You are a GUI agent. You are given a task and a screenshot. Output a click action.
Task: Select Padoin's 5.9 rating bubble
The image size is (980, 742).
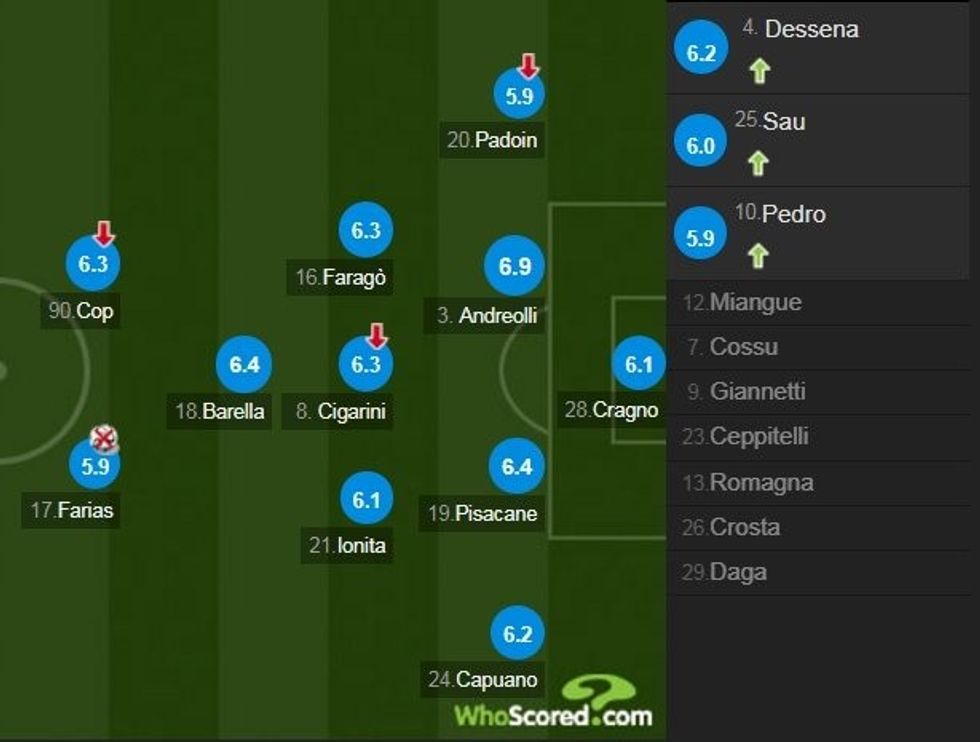point(519,97)
